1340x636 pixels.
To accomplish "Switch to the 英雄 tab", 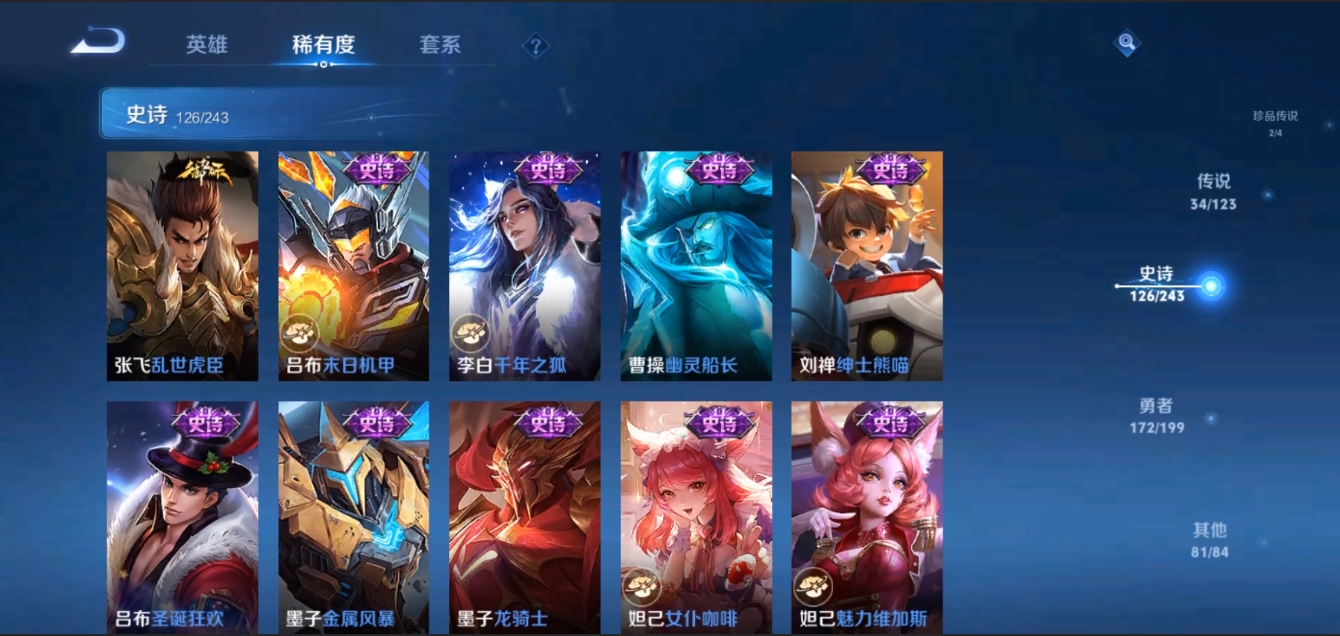I will pos(207,45).
